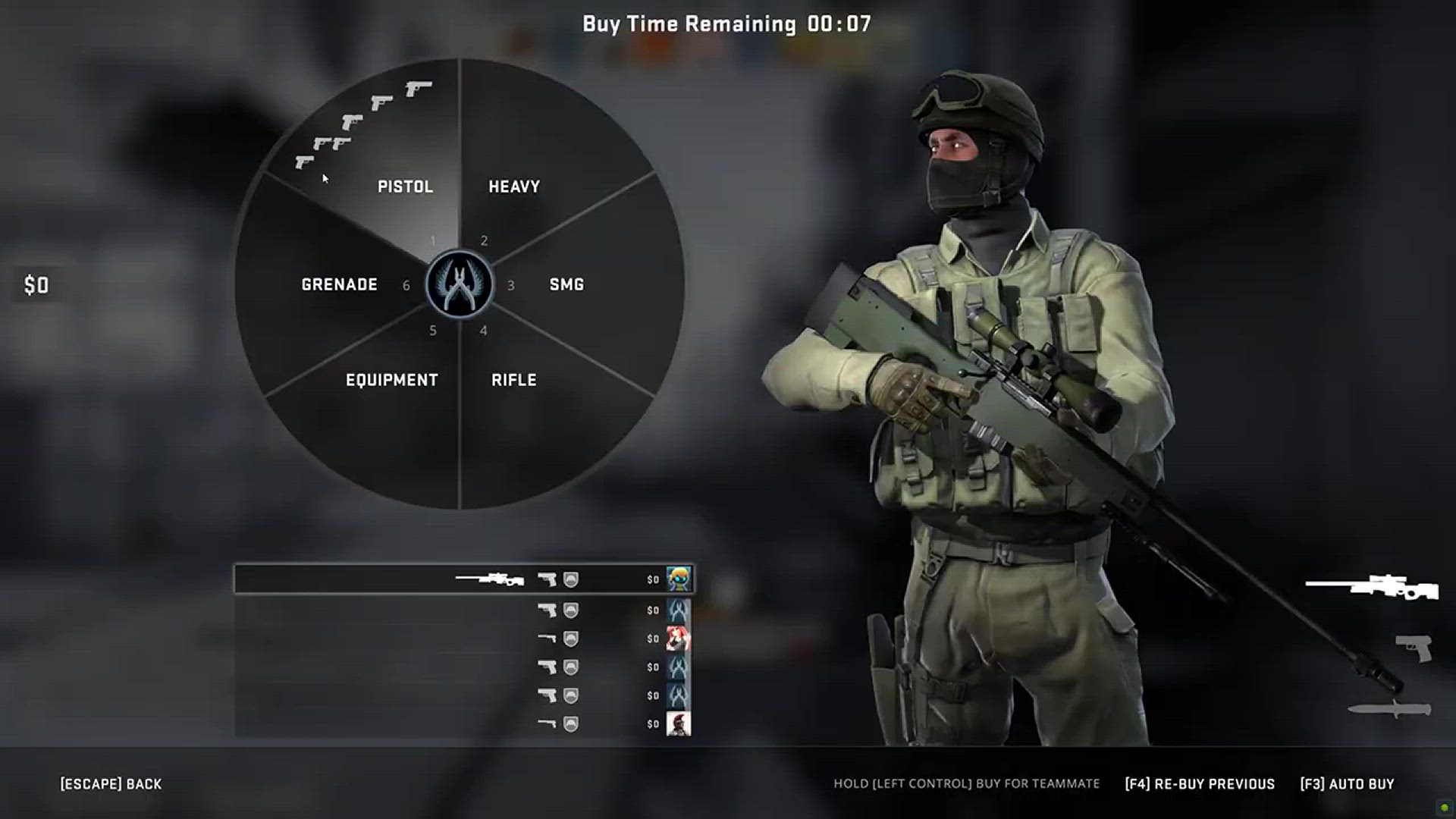Select the Heavy weapons segment
1456x819 pixels.
(x=514, y=187)
